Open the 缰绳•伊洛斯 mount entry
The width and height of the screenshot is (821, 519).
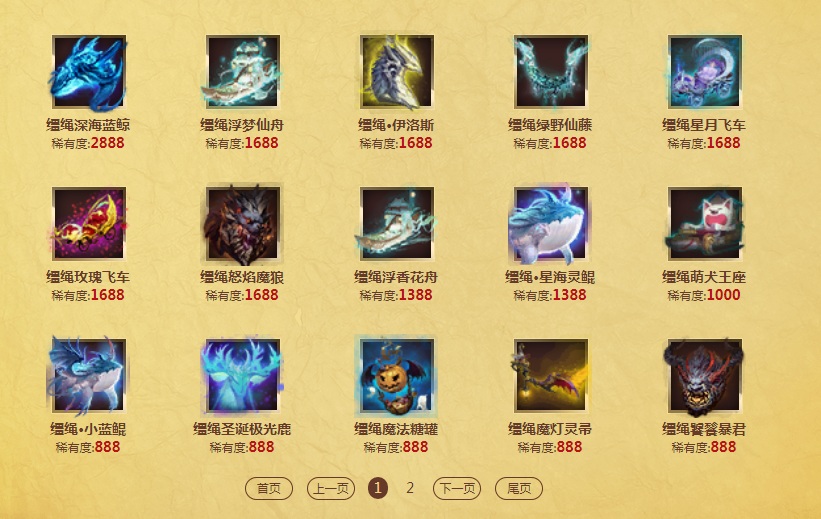tap(397, 72)
